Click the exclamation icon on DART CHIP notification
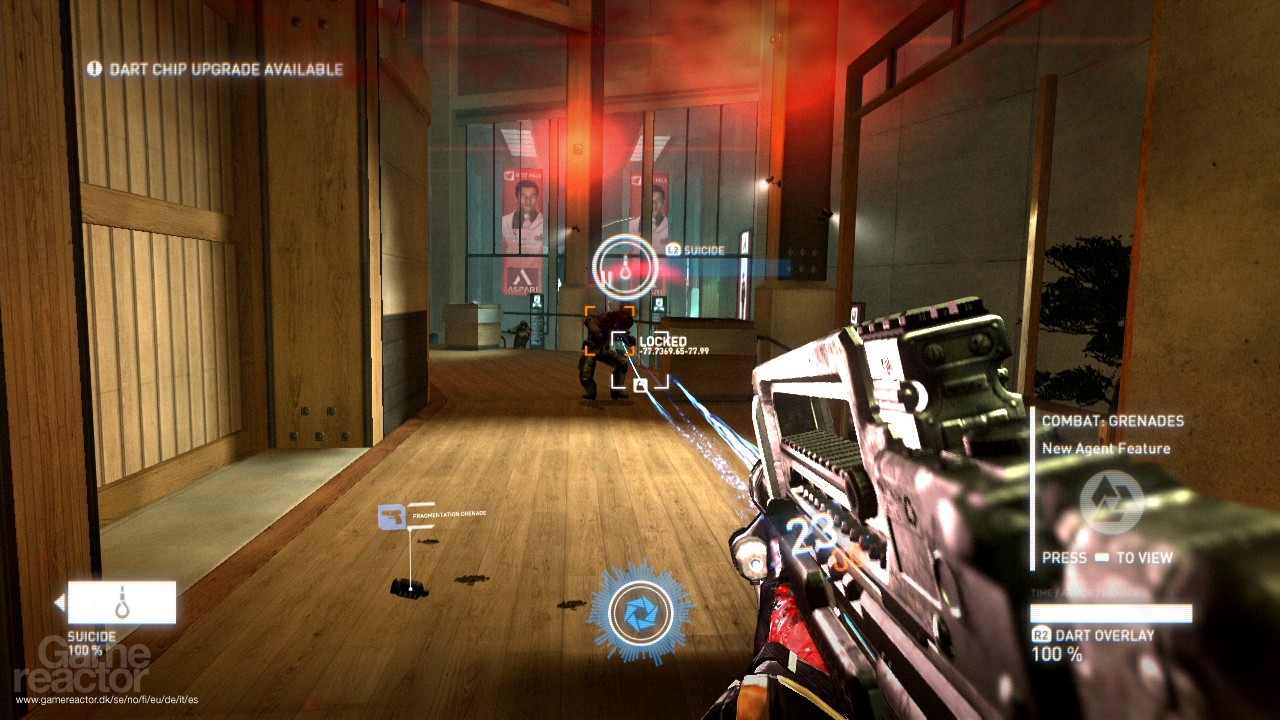The image size is (1280, 720). pos(94,70)
